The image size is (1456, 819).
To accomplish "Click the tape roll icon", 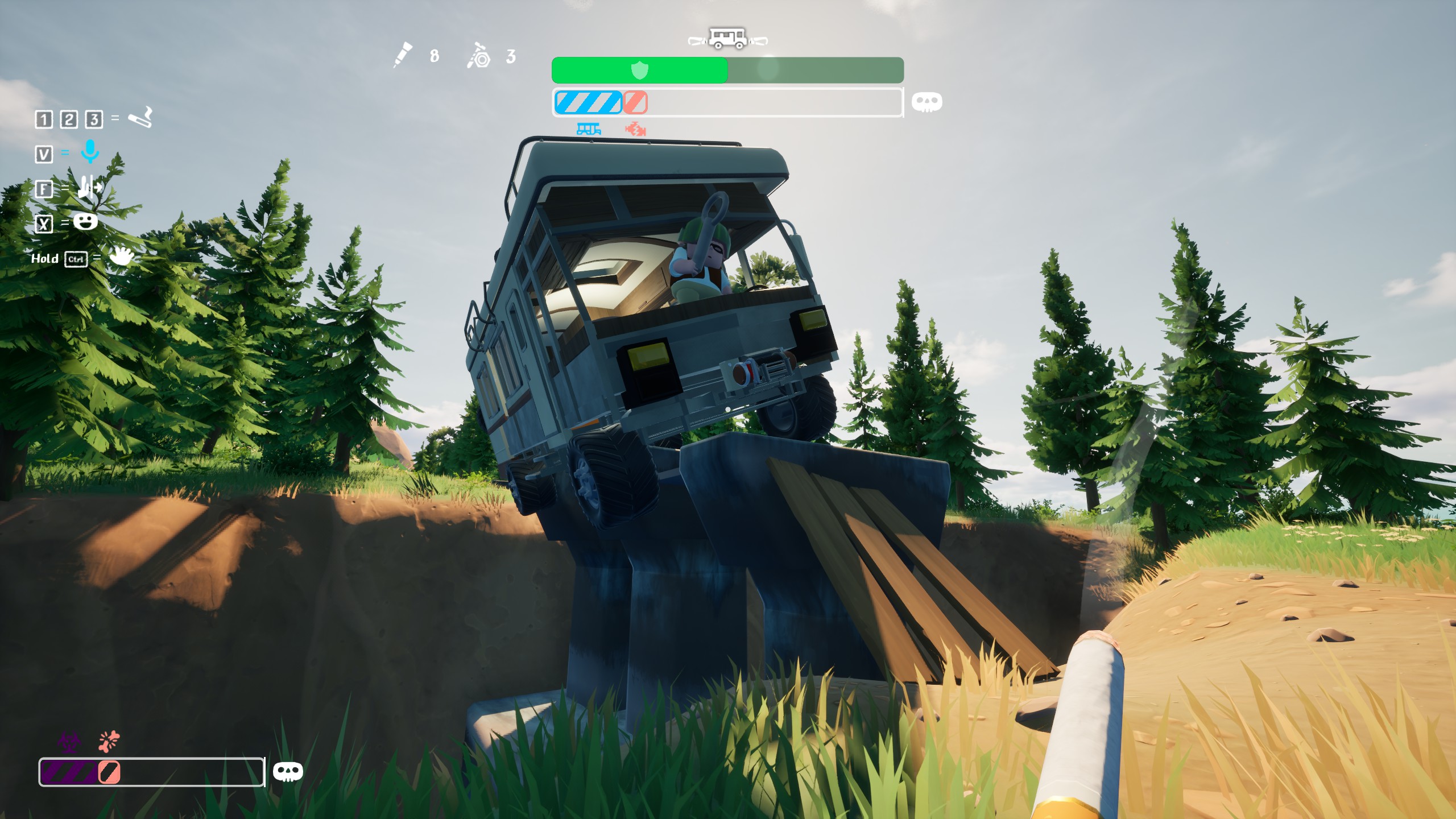I will tap(479, 56).
